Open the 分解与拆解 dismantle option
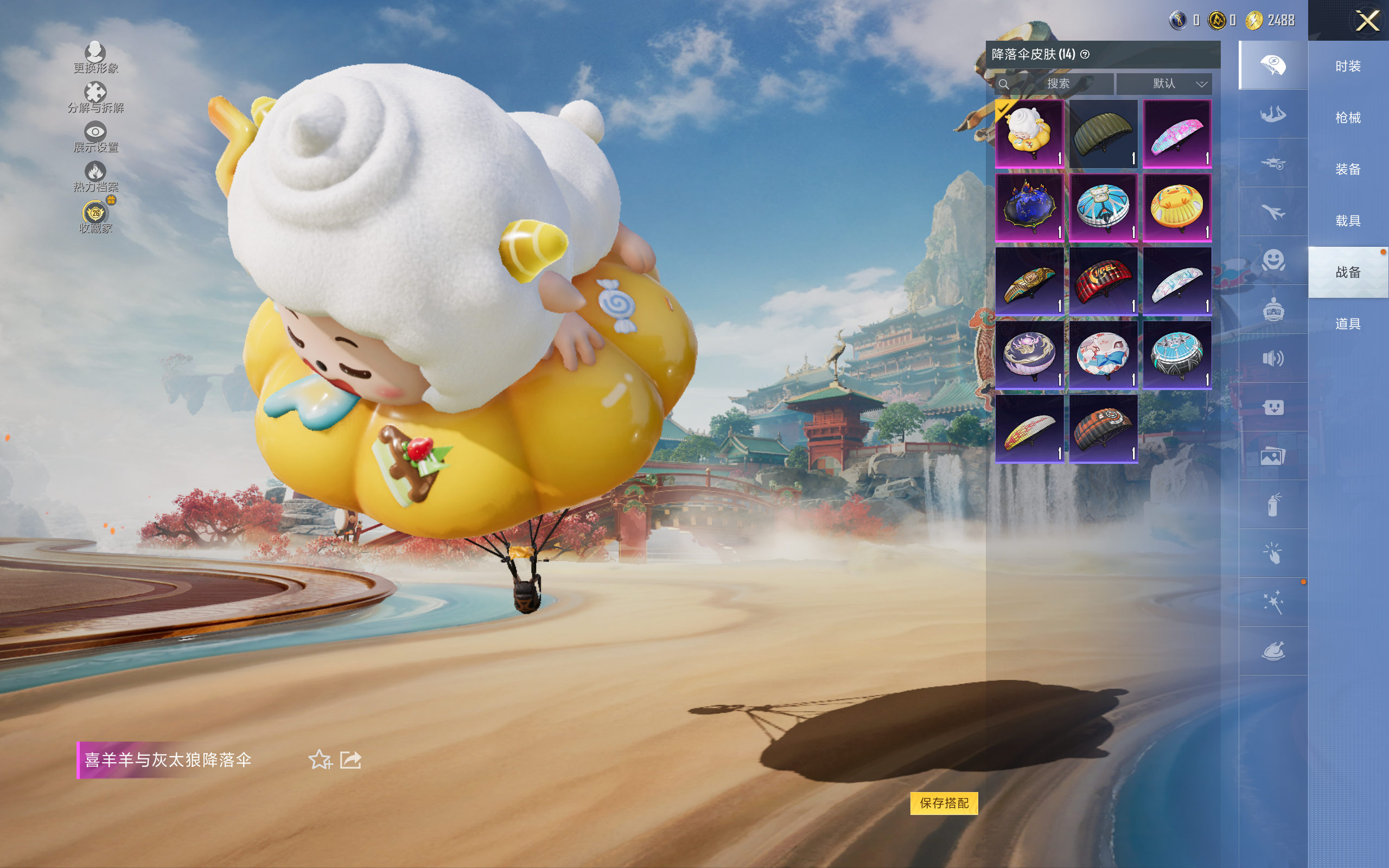The width and height of the screenshot is (1389, 868). (x=95, y=97)
